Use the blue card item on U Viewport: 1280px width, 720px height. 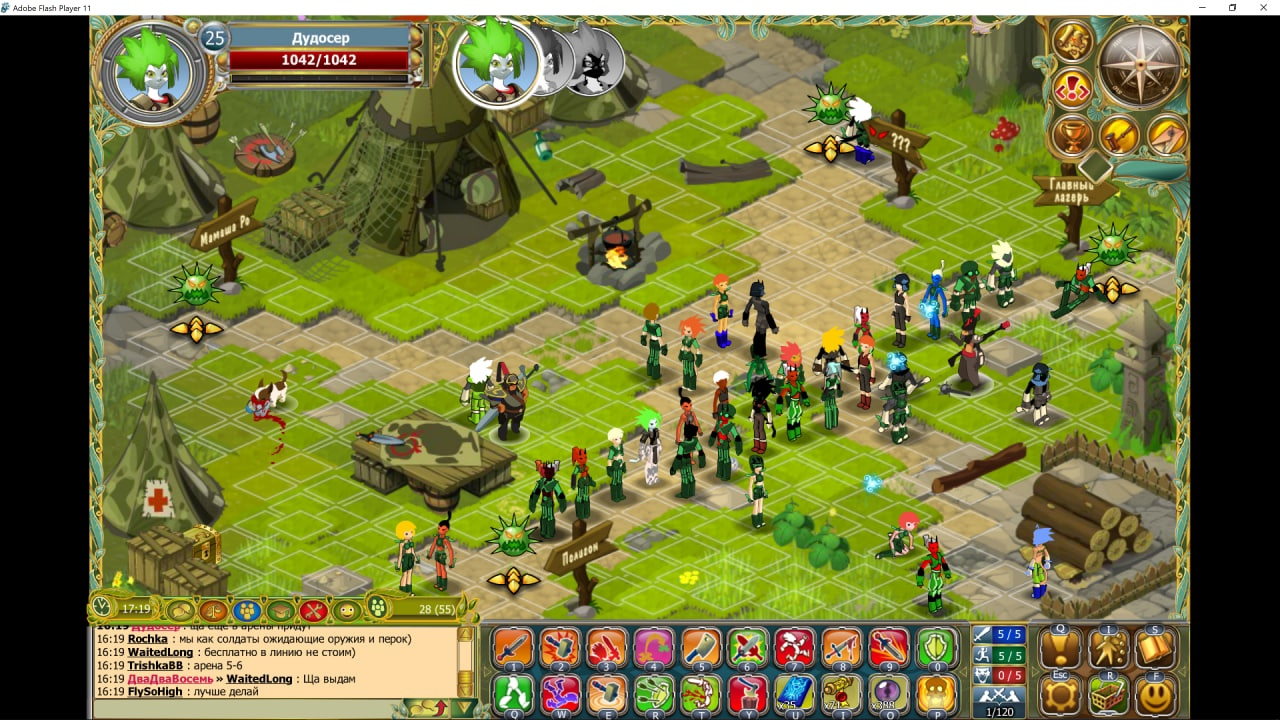[x=795, y=694]
